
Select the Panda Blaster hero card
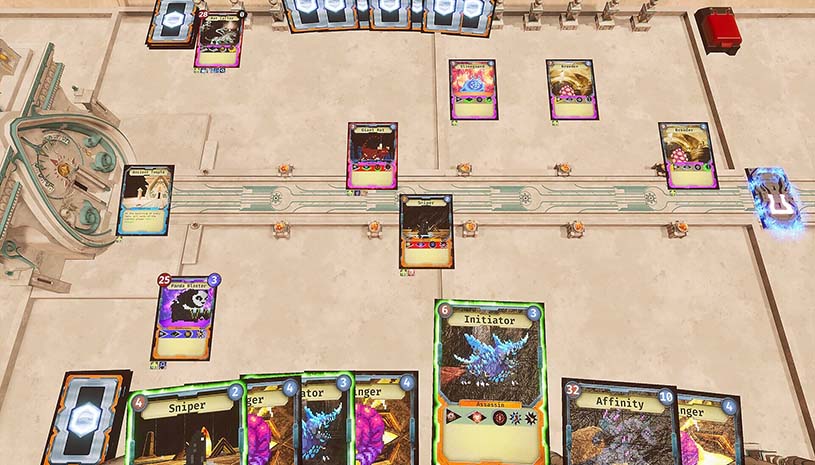coord(187,316)
